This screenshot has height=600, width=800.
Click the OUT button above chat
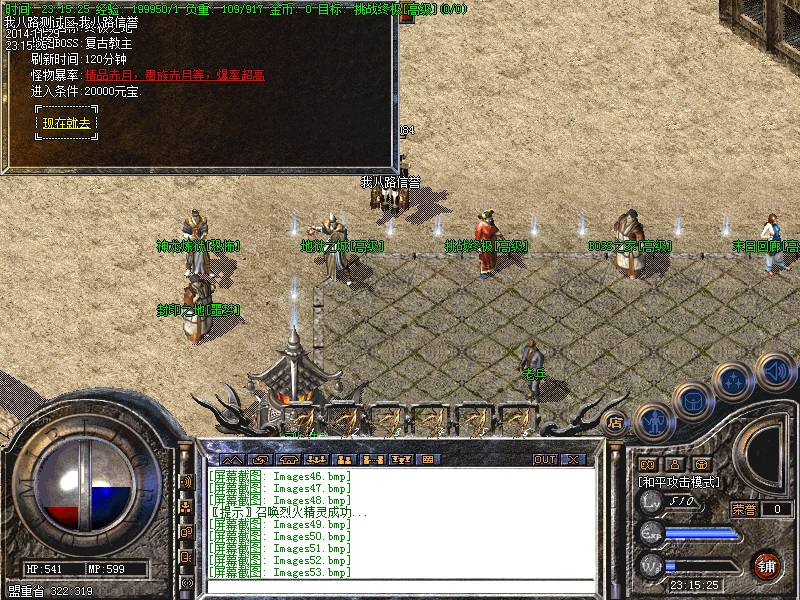click(544, 459)
